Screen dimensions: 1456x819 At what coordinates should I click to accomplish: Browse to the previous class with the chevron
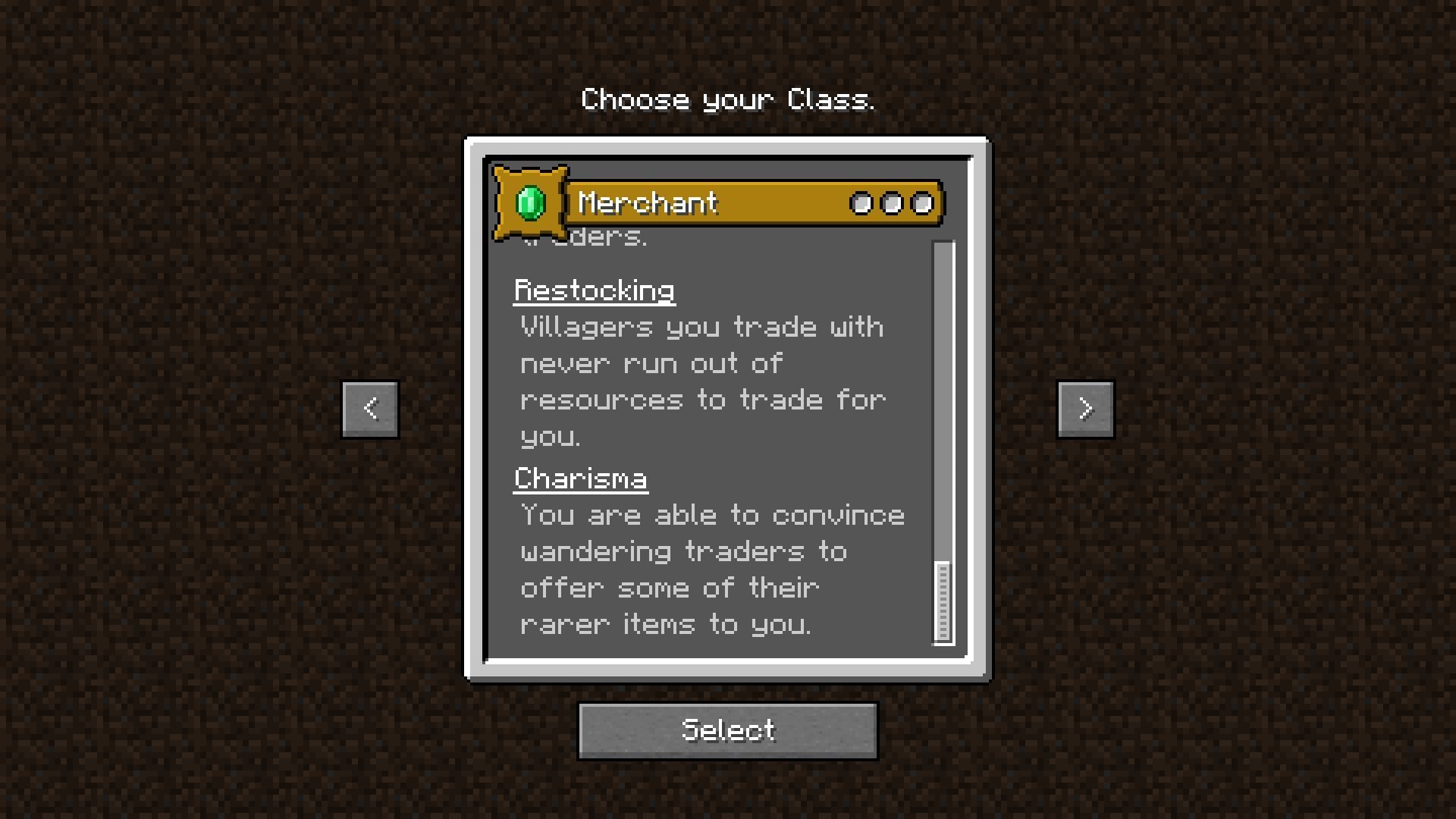coord(369,408)
